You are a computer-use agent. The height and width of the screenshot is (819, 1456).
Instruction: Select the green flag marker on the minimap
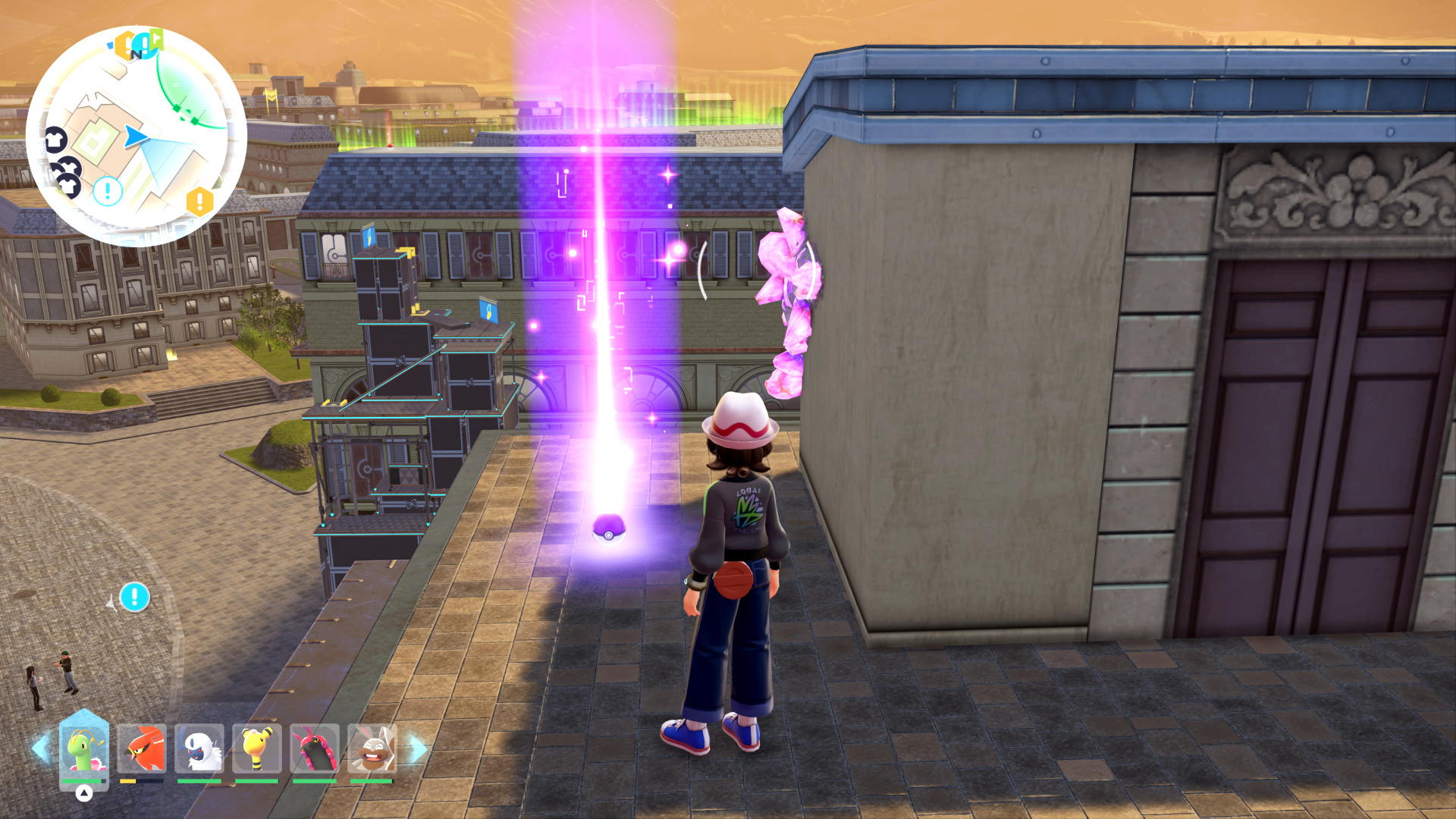point(156,38)
